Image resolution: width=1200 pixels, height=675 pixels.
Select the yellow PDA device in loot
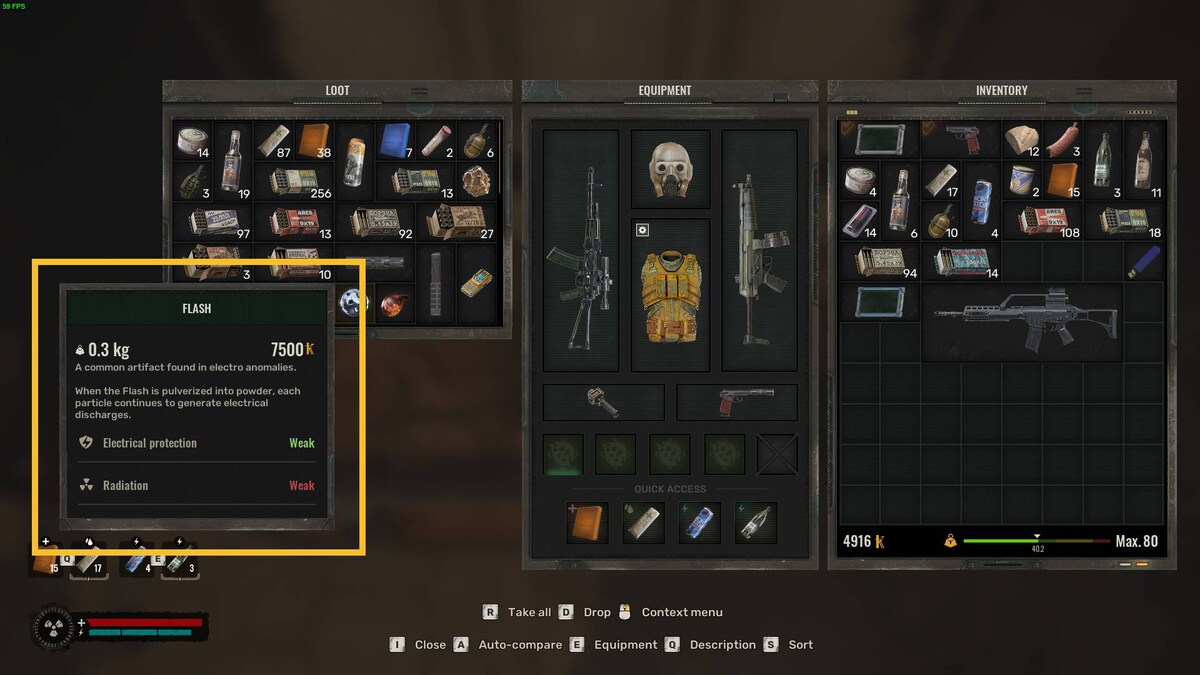(x=477, y=282)
